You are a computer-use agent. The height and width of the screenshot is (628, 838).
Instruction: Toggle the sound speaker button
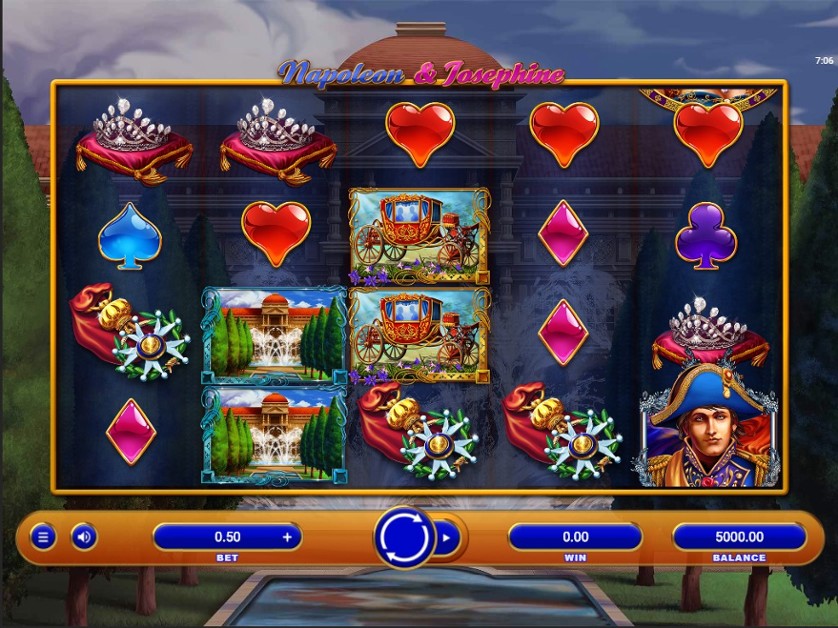click(x=84, y=537)
